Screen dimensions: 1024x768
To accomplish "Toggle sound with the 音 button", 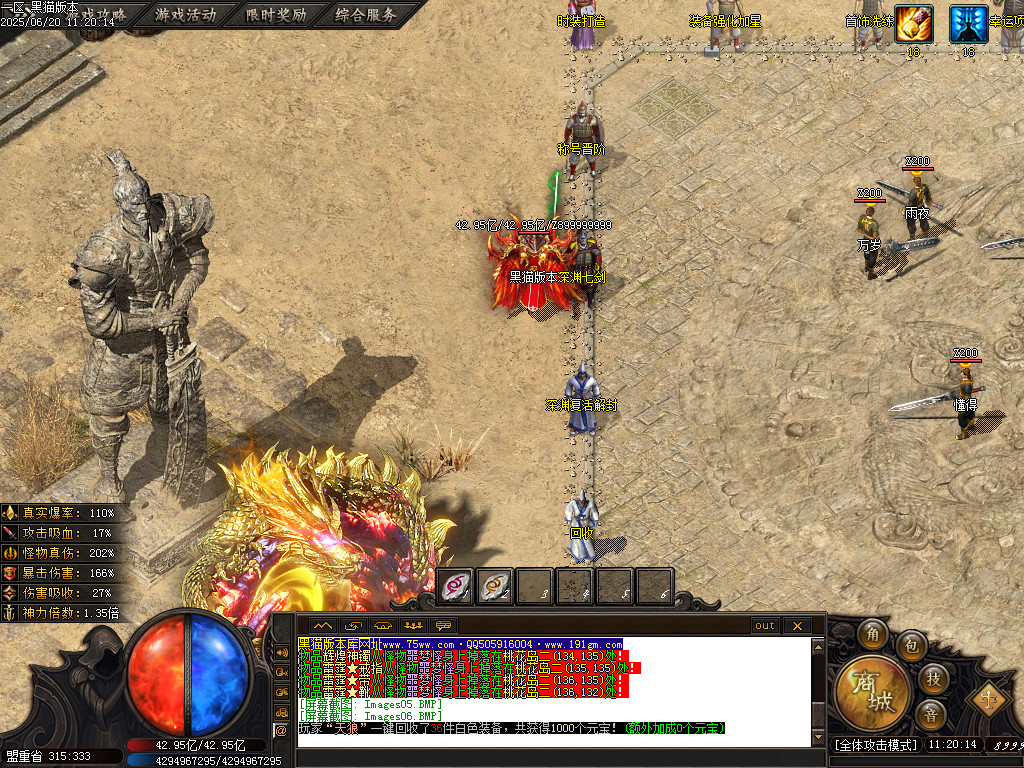I will pyautogui.click(x=930, y=714).
